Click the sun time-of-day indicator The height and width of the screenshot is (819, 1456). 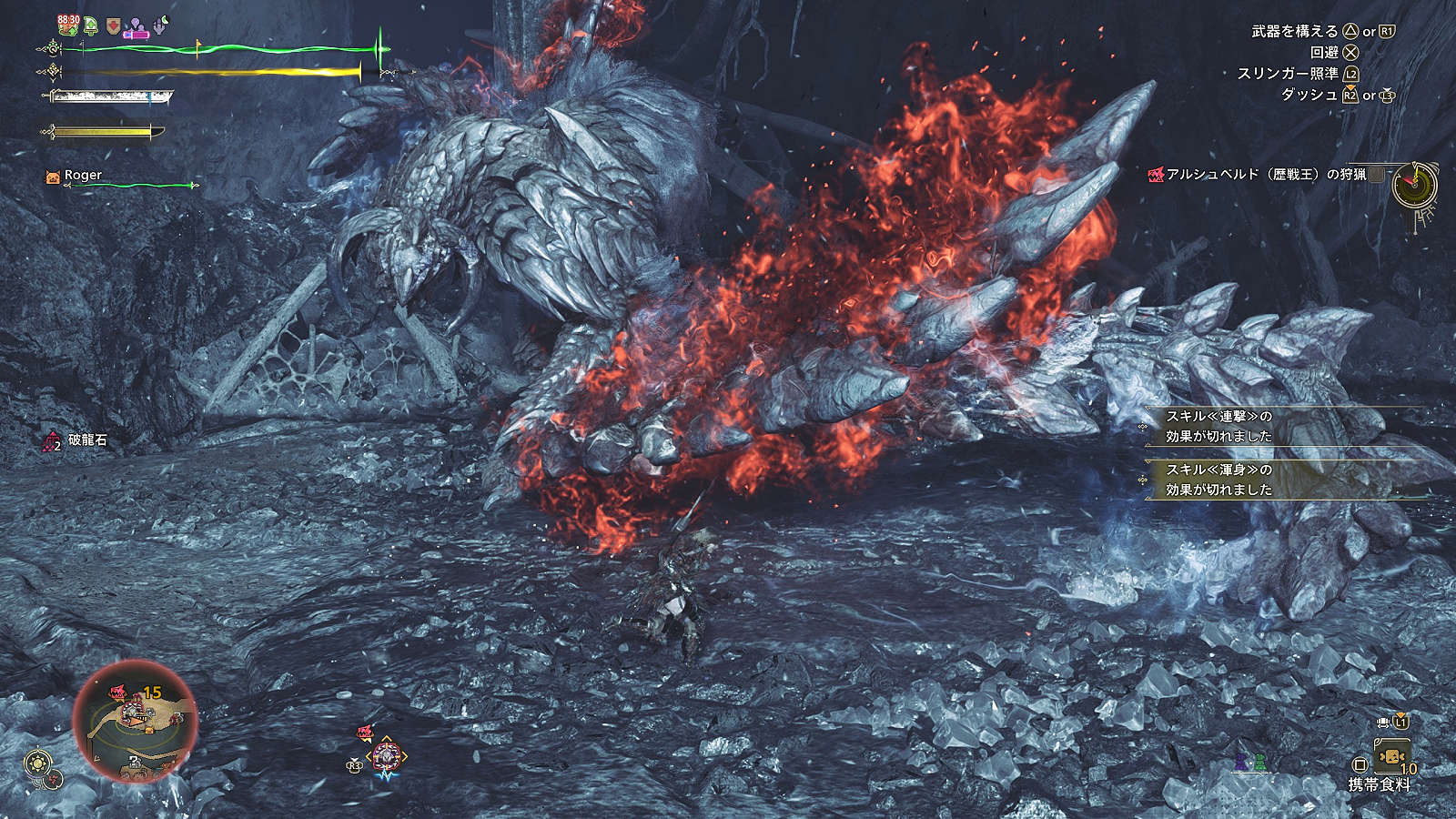pos(38,763)
